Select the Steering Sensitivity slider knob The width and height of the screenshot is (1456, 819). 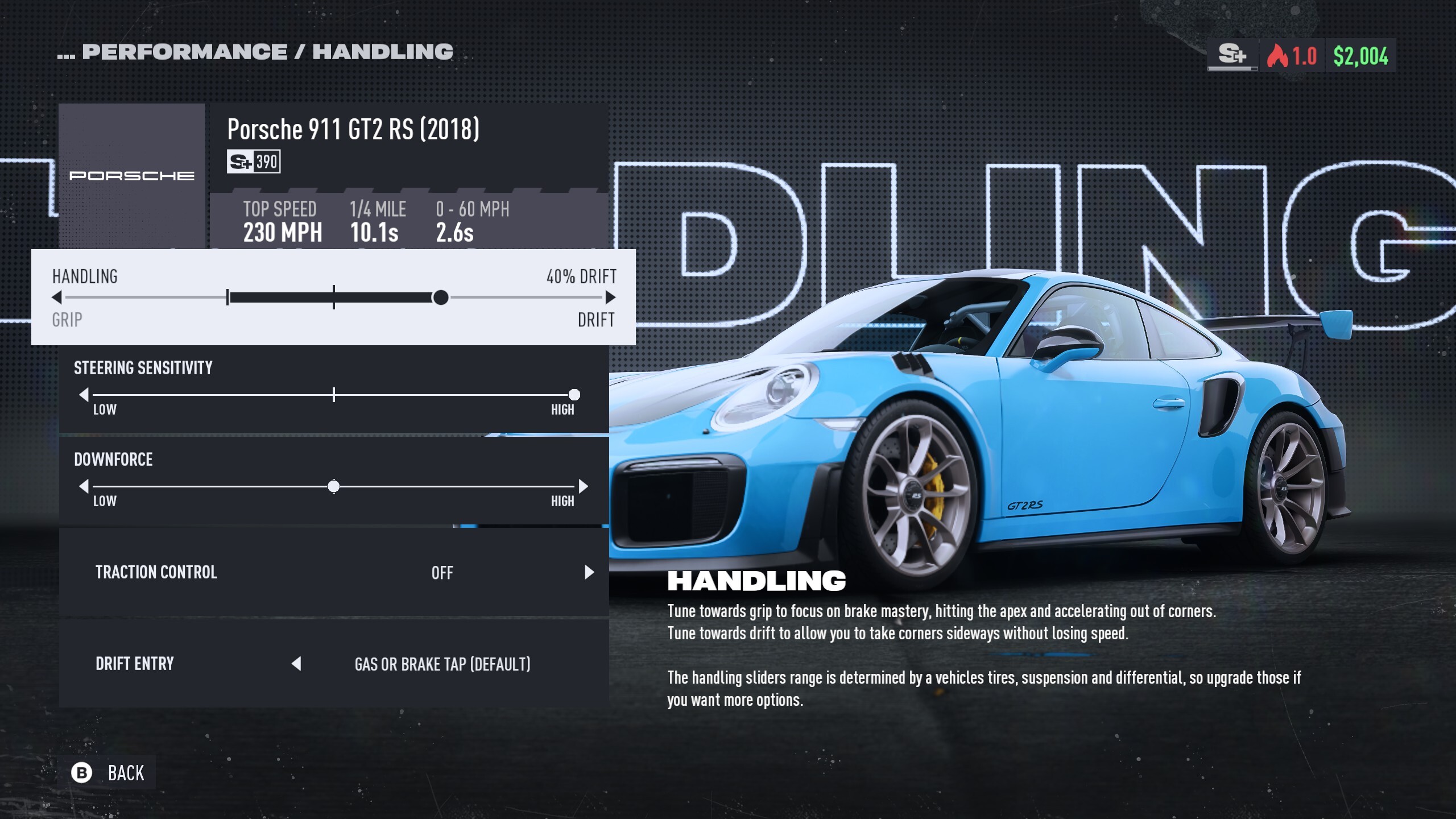tap(574, 395)
